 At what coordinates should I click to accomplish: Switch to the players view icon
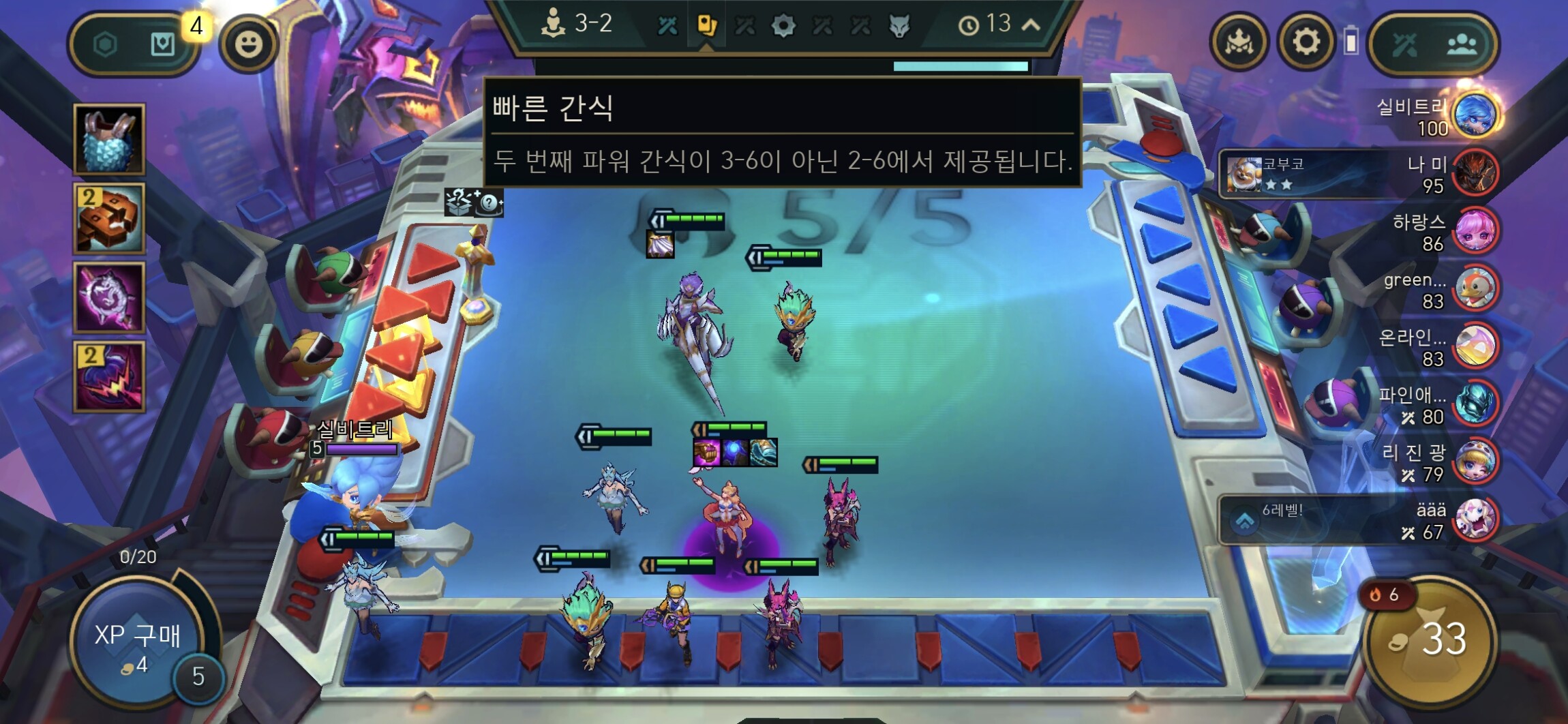coord(1462,45)
